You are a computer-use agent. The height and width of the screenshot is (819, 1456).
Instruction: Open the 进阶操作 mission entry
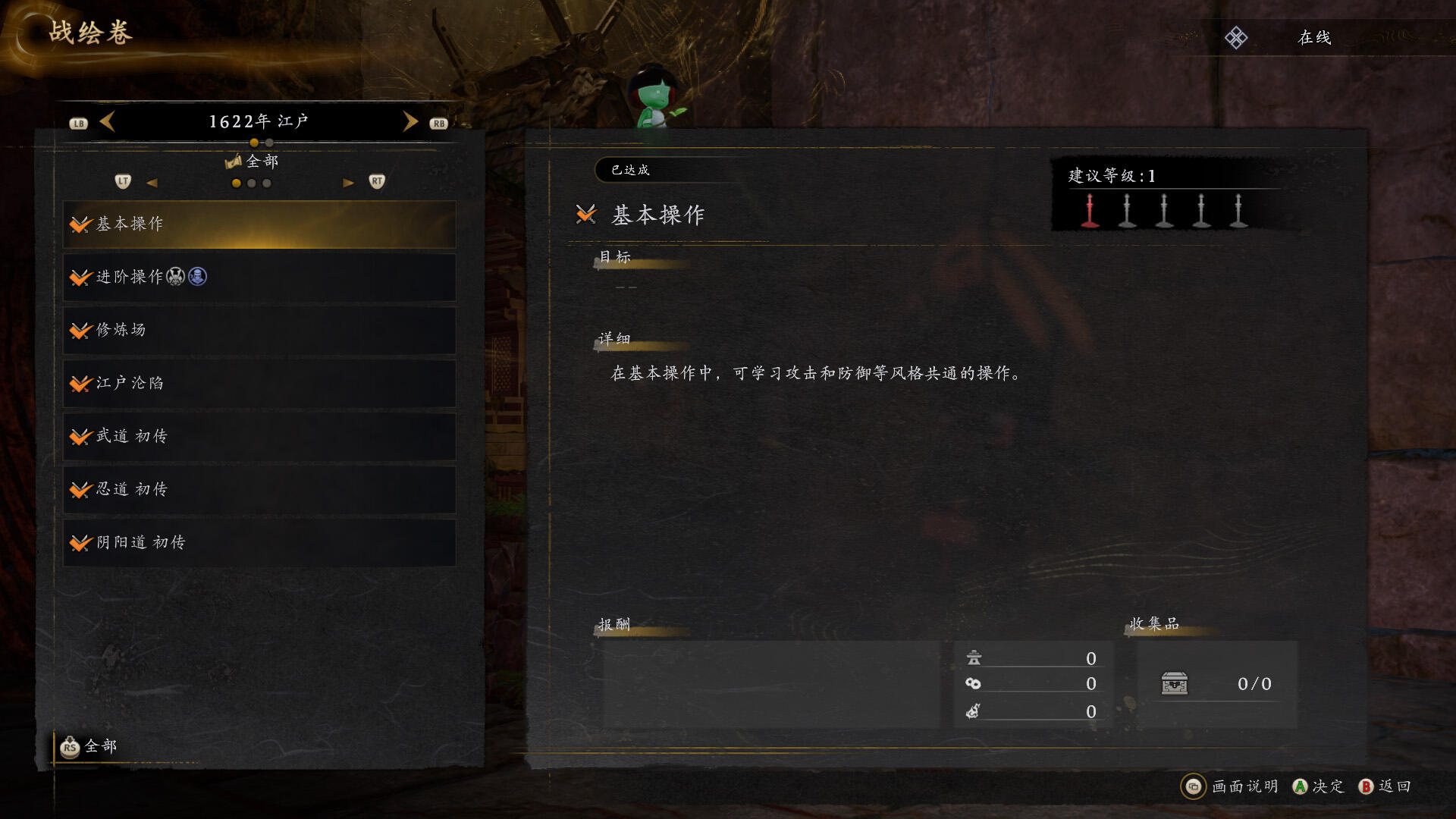coord(259,278)
